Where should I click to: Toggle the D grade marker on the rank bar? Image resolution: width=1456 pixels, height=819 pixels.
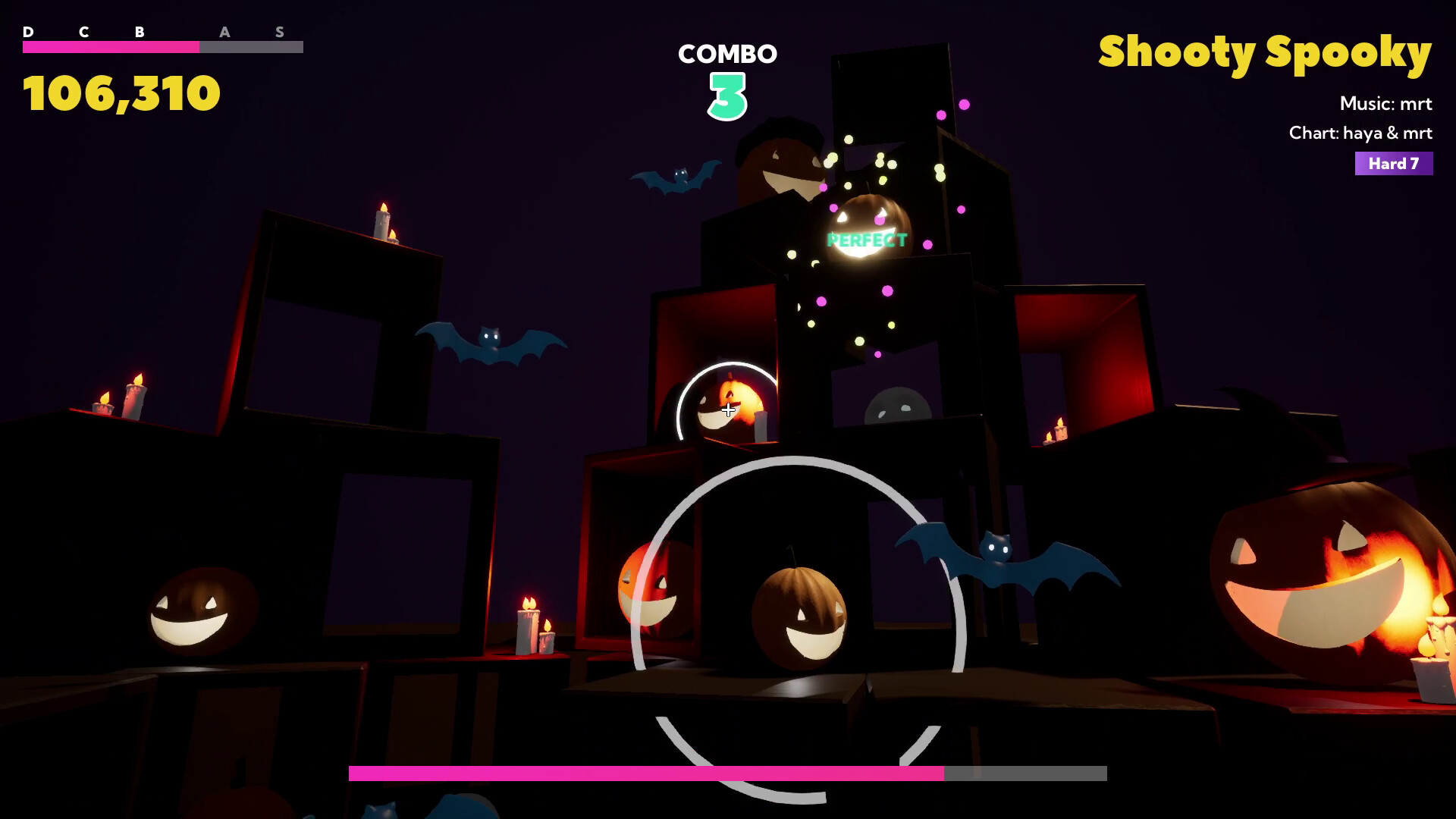click(28, 33)
